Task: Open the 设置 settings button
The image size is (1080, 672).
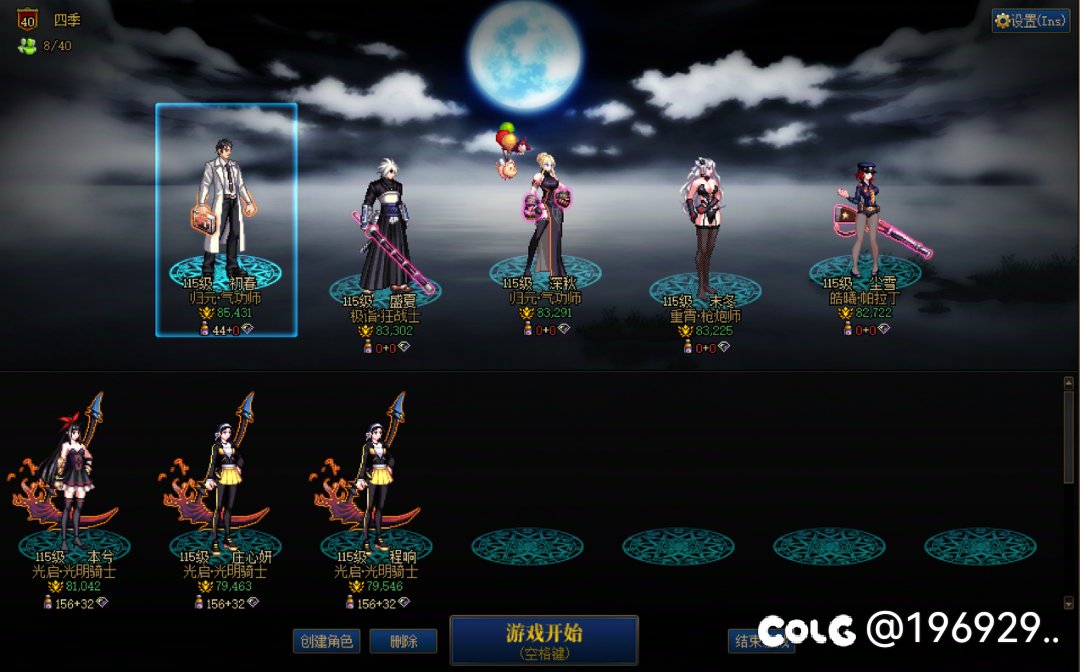Action: point(1030,21)
